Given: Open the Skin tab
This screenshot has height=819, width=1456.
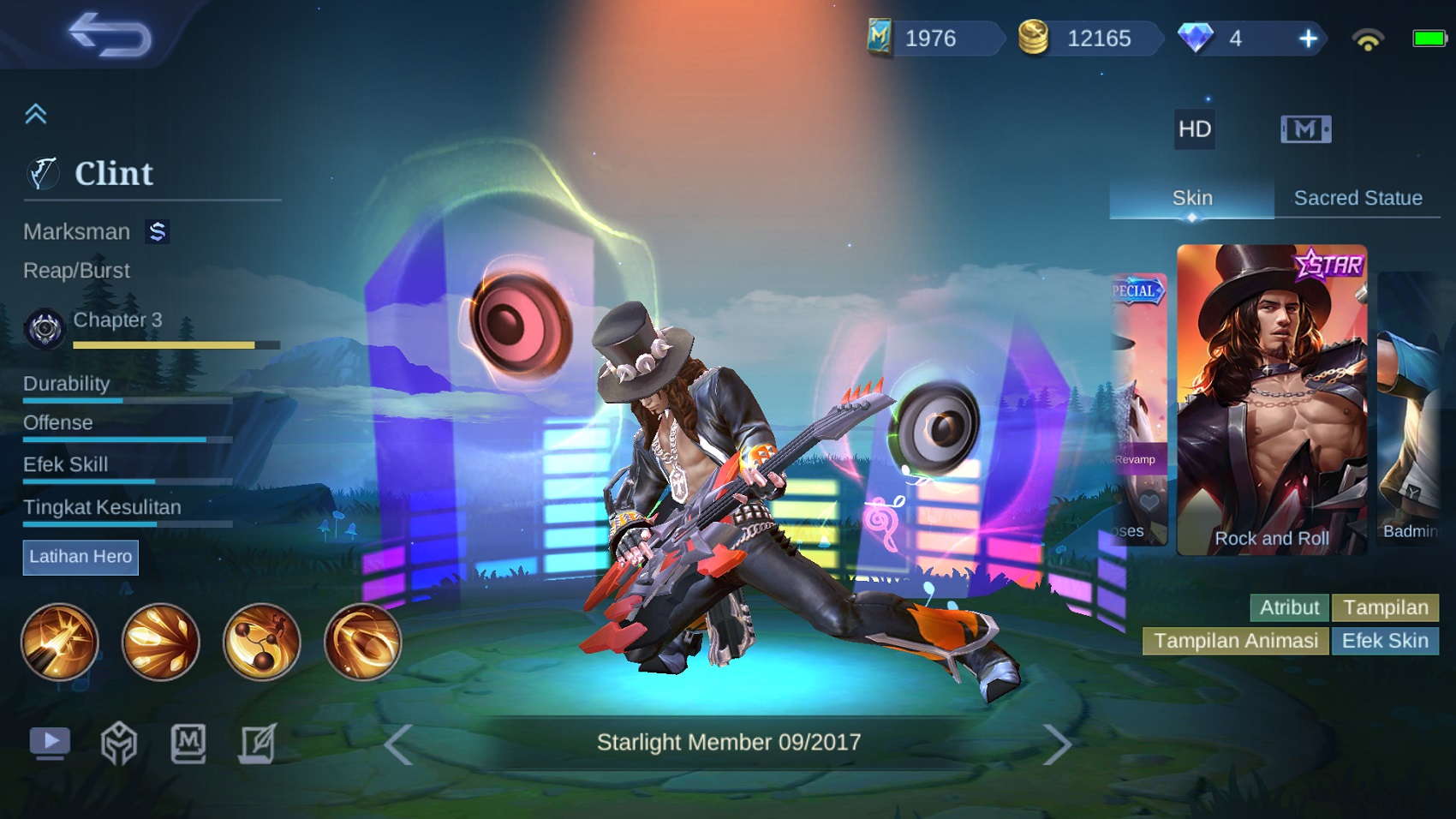Looking at the screenshot, I should [1191, 198].
